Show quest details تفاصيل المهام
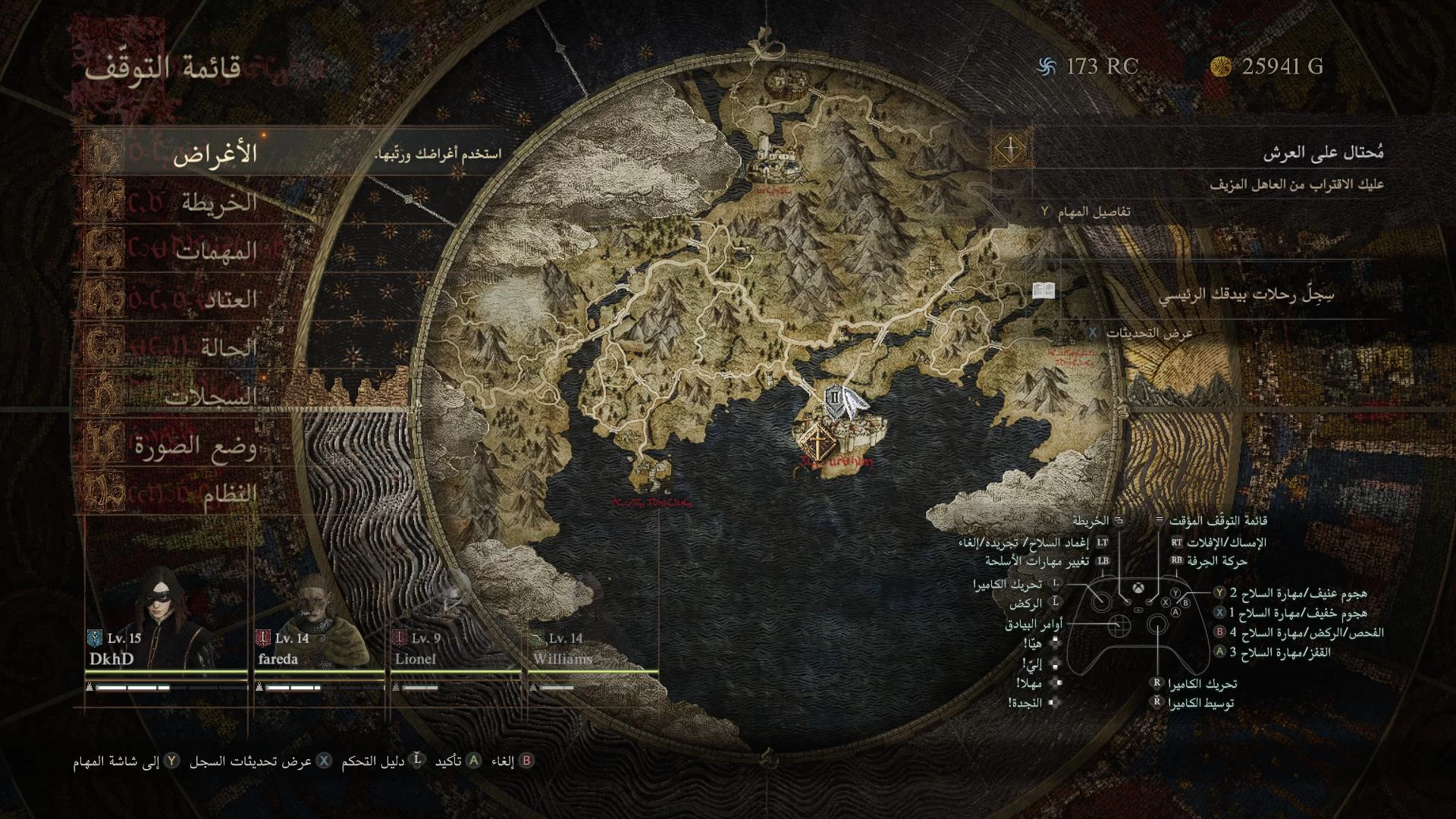 [x=1086, y=212]
